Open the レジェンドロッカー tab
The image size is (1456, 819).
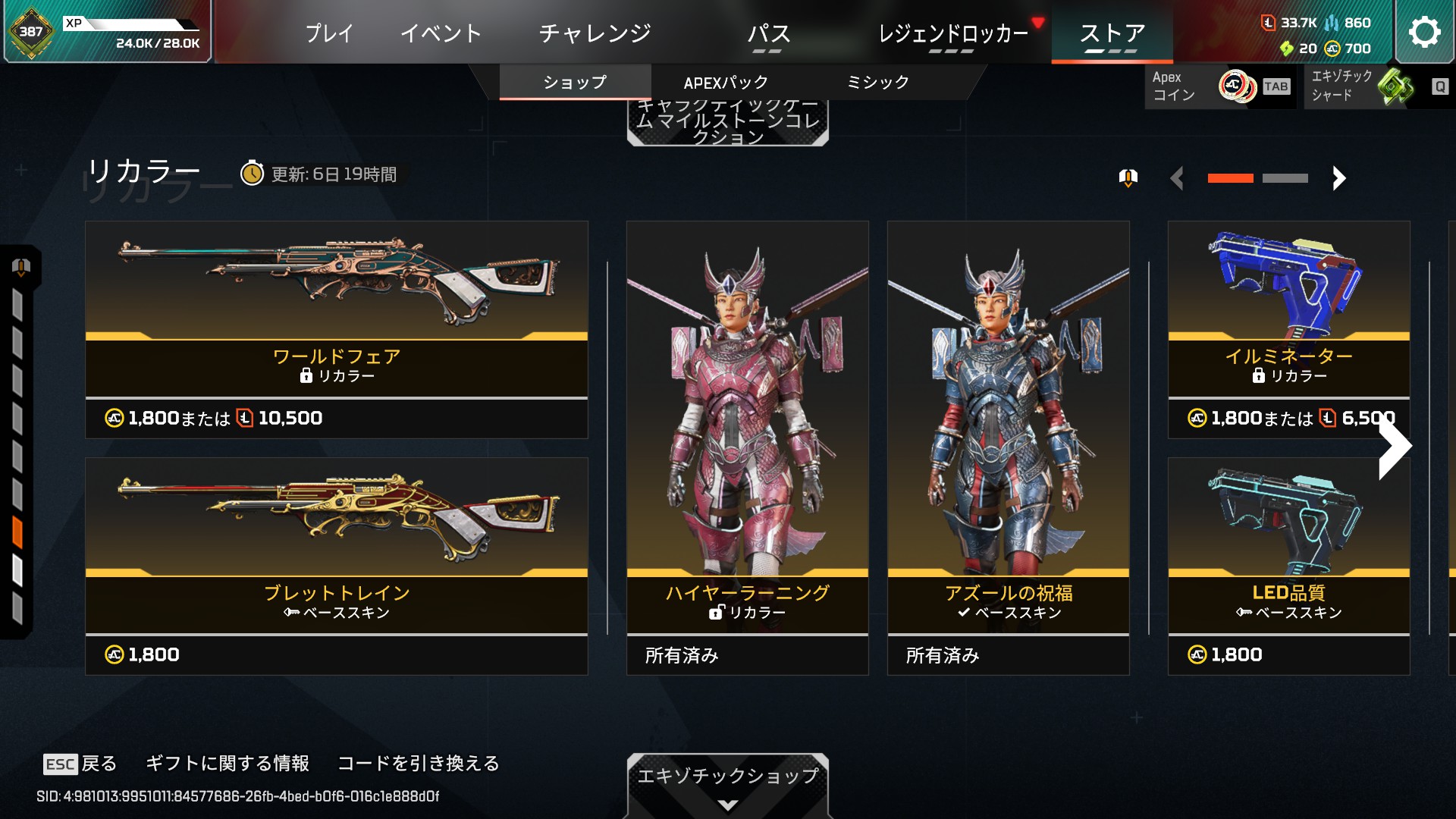click(952, 34)
